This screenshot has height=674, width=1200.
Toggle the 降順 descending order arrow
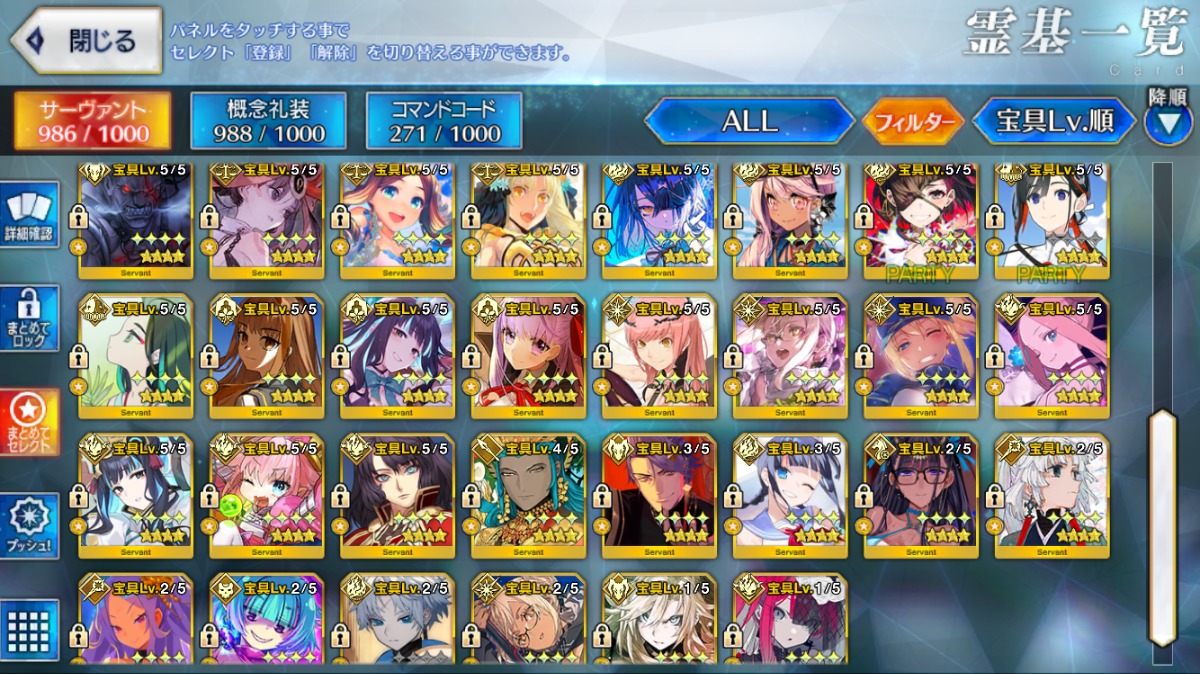pyautogui.click(x=1167, y=122)
